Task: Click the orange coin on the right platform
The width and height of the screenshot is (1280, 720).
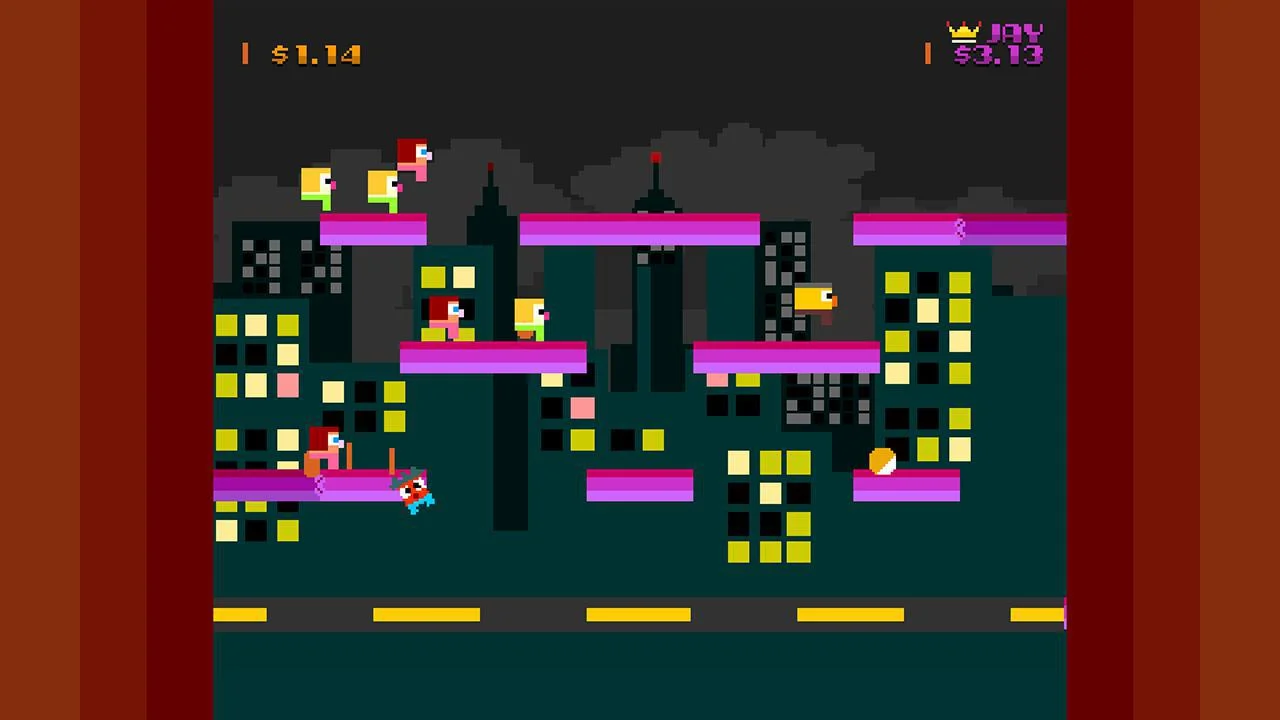Action: click(x=881, y=461)
